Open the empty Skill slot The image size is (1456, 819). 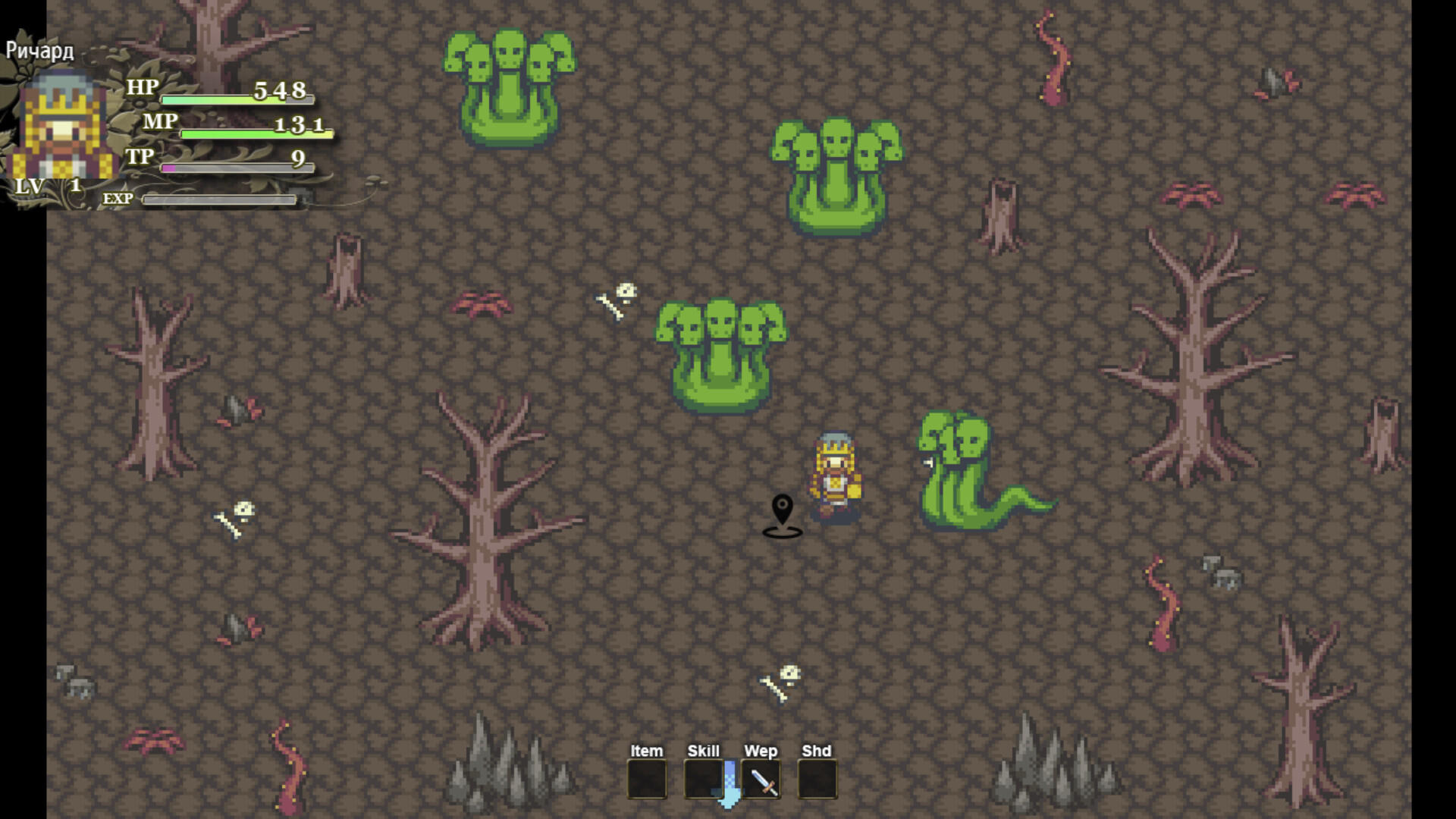click(705, 780)
